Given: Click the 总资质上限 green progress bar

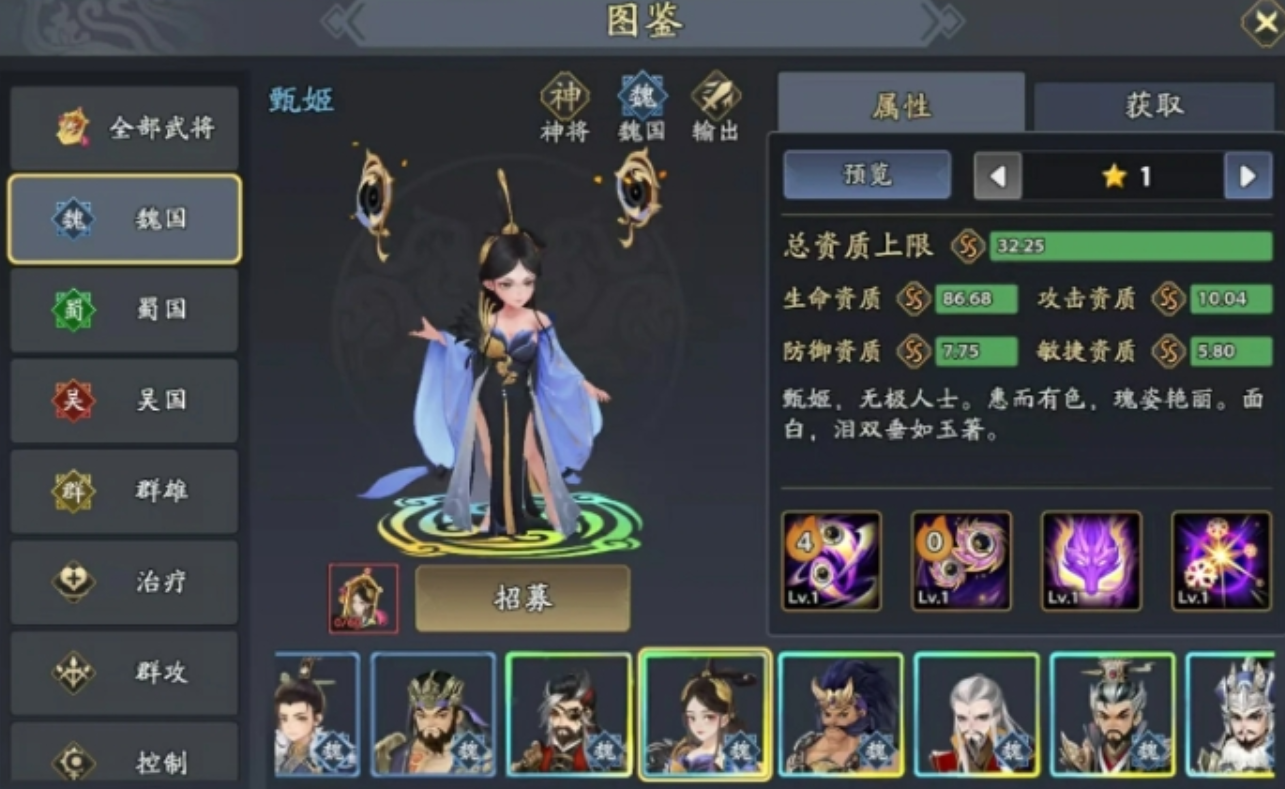Looking at the screenshot, I should [1131, 243].
